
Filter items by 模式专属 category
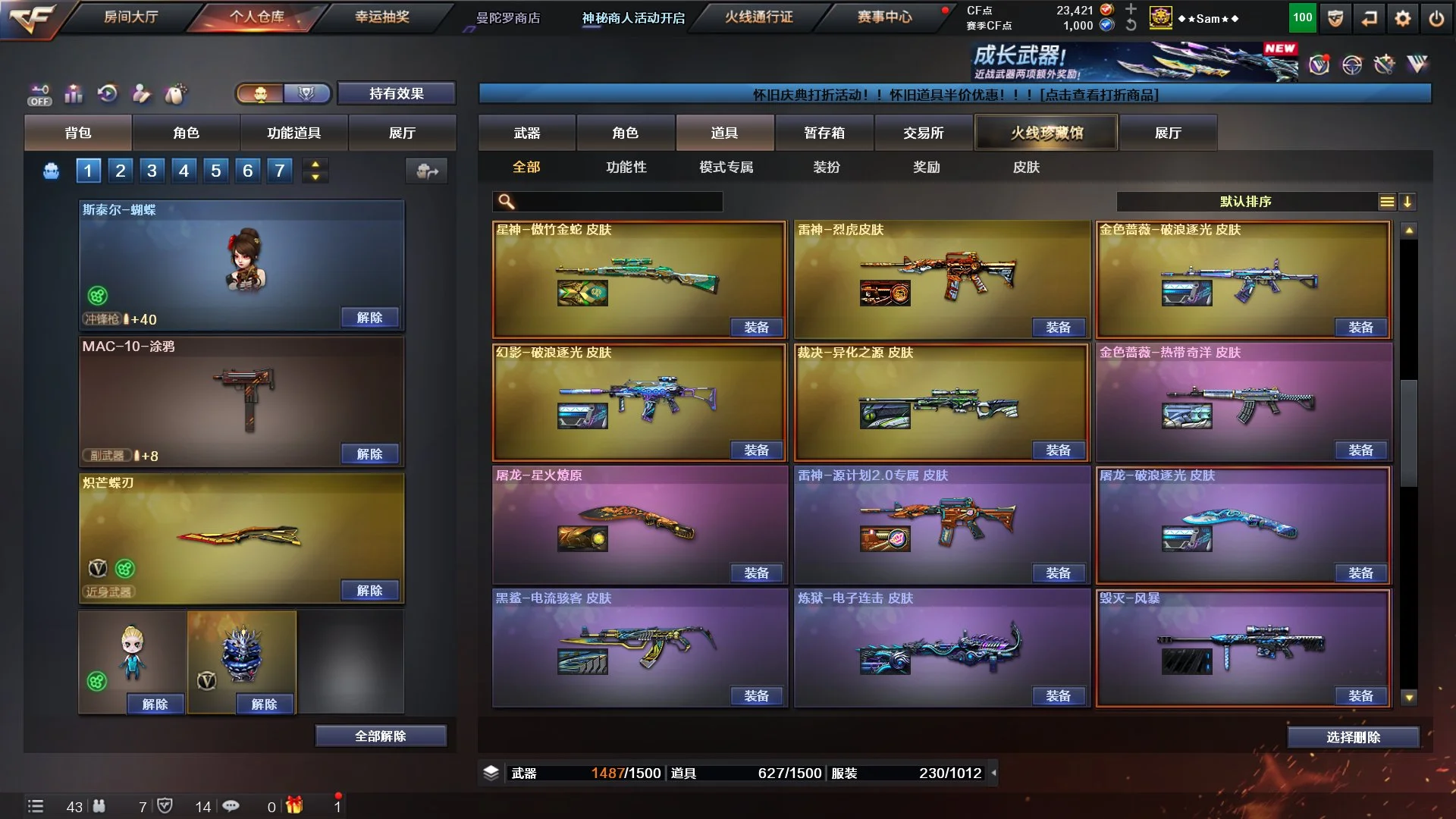pyautogui.click(x=726, y=167)
